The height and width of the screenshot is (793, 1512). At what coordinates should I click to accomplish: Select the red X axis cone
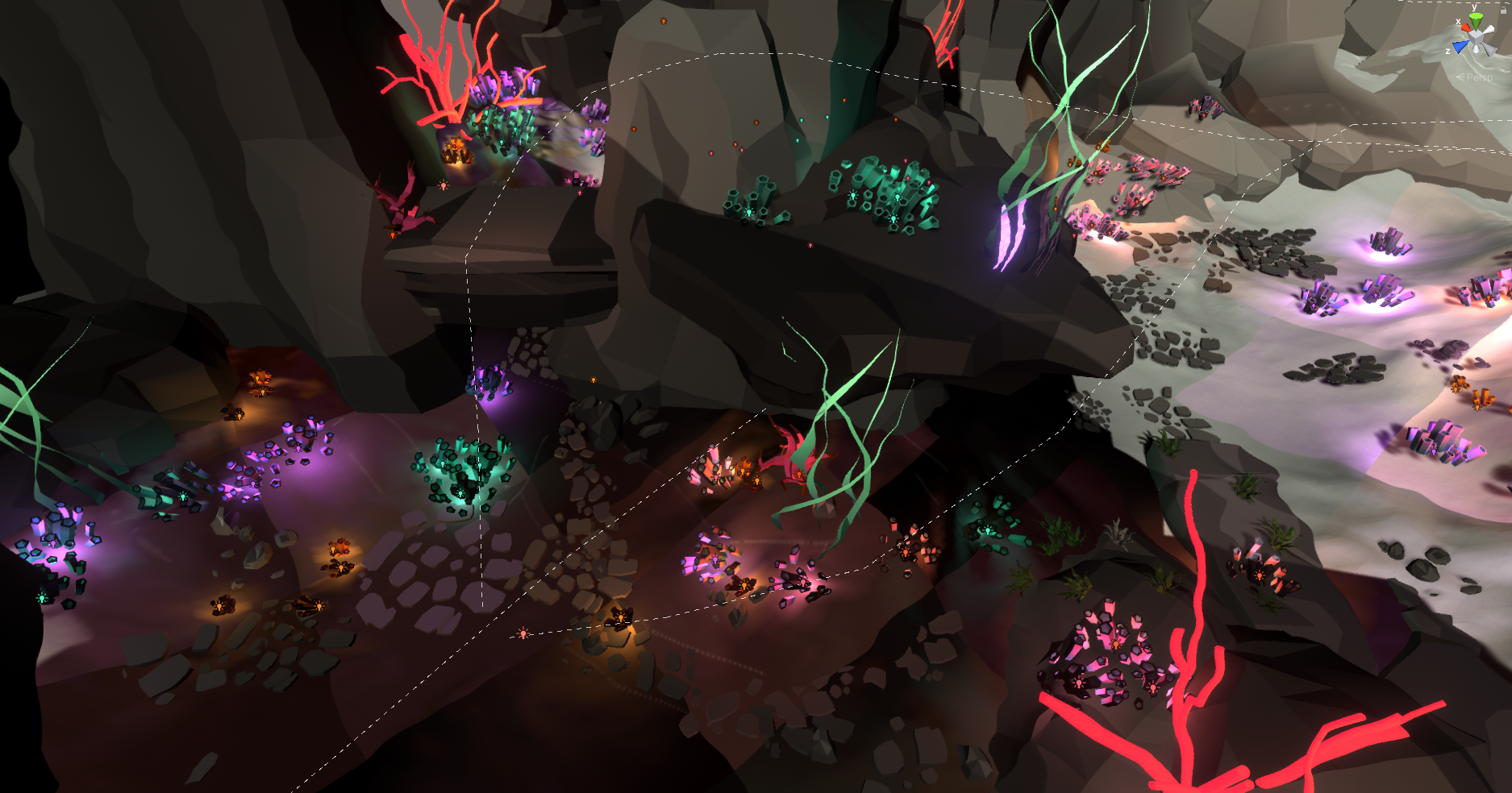(x=1464, y=28)
